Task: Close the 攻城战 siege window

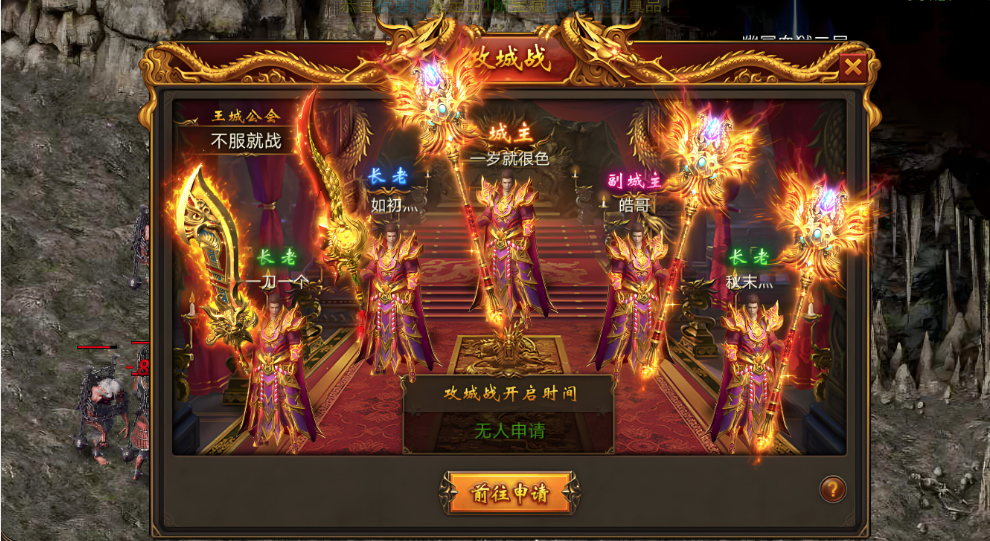Action: click(x=852, y=68)
